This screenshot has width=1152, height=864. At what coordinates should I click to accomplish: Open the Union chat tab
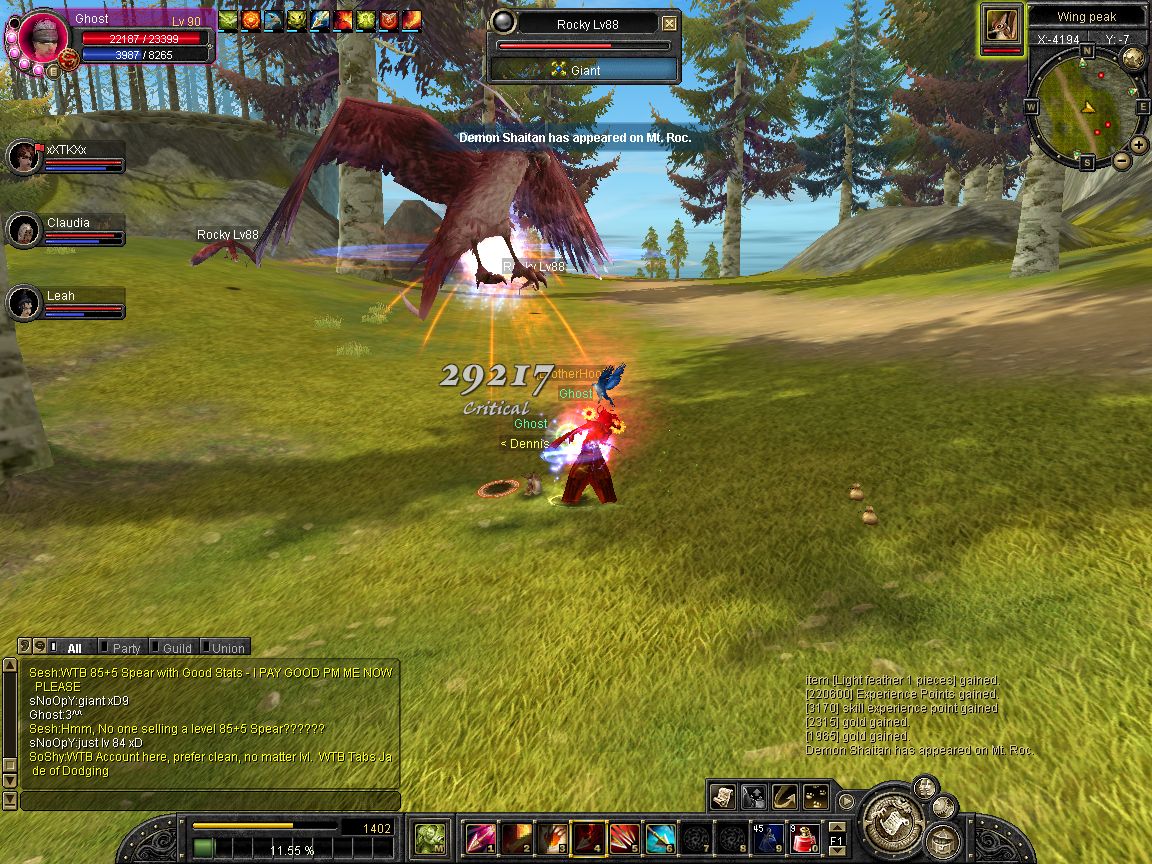(227, 648)
